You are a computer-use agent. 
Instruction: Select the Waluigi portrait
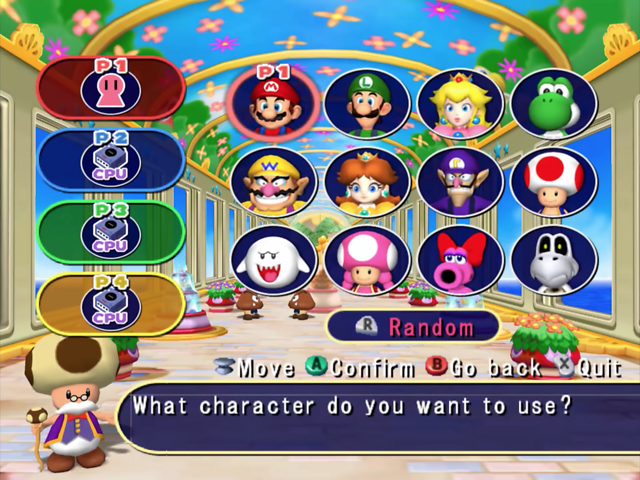click(460, 182)
